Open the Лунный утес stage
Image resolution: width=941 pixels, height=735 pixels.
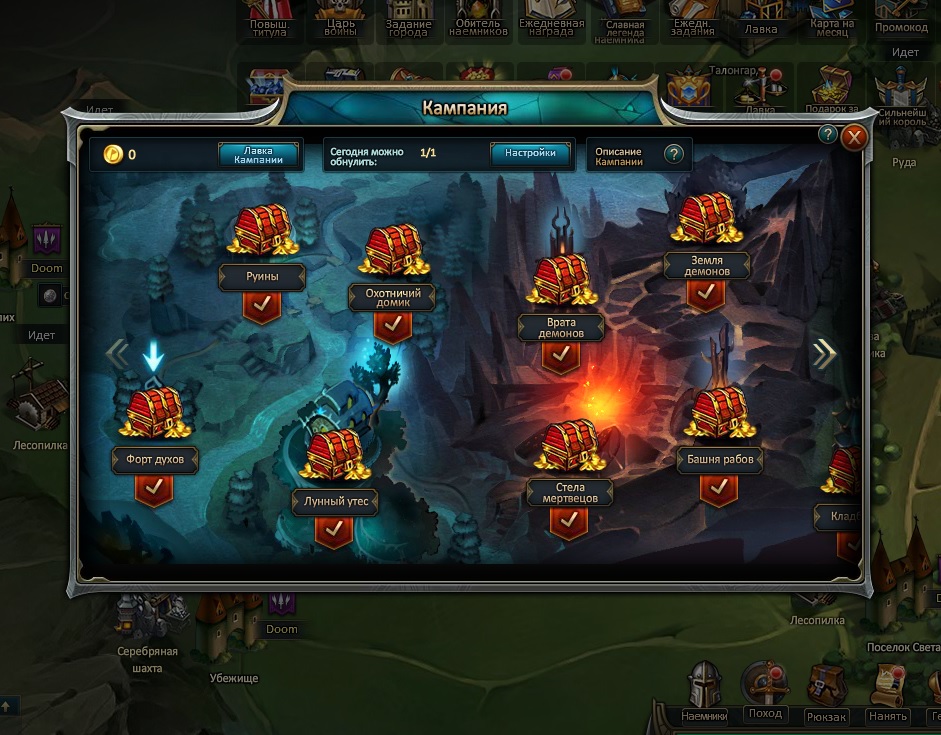pyautogui.click(x=334, y=457)
